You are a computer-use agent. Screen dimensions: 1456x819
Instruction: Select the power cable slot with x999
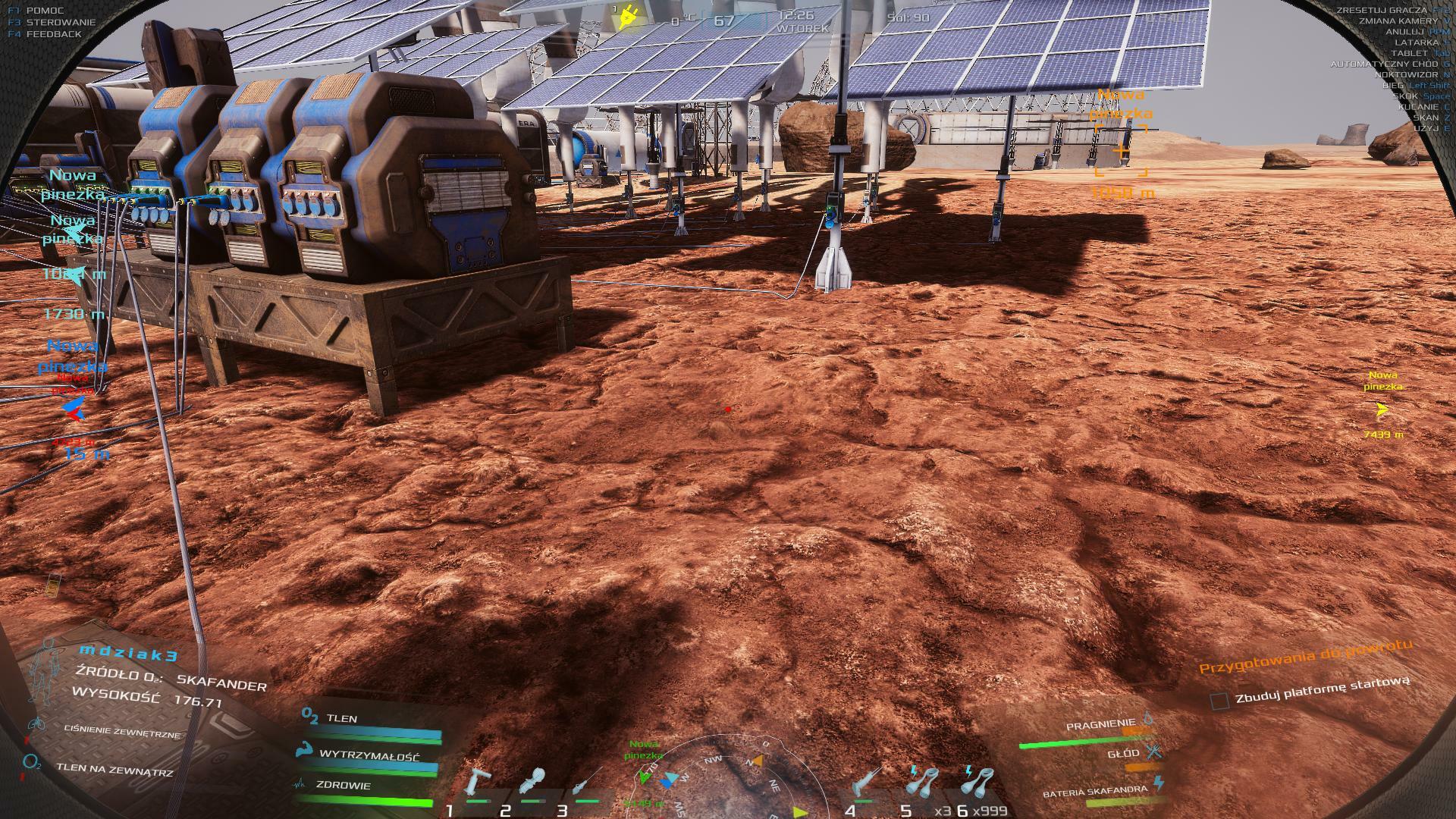[x=978, y=783]
